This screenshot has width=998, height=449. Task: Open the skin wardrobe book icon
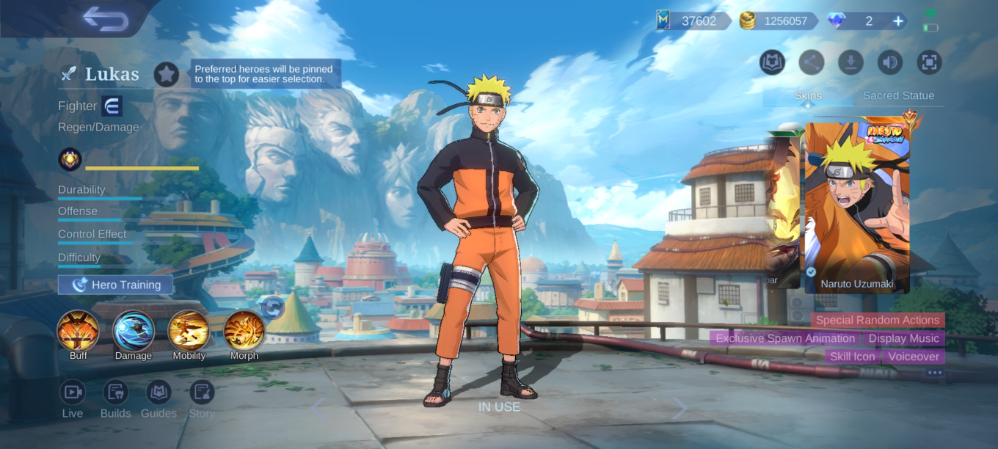coord(772,62)
